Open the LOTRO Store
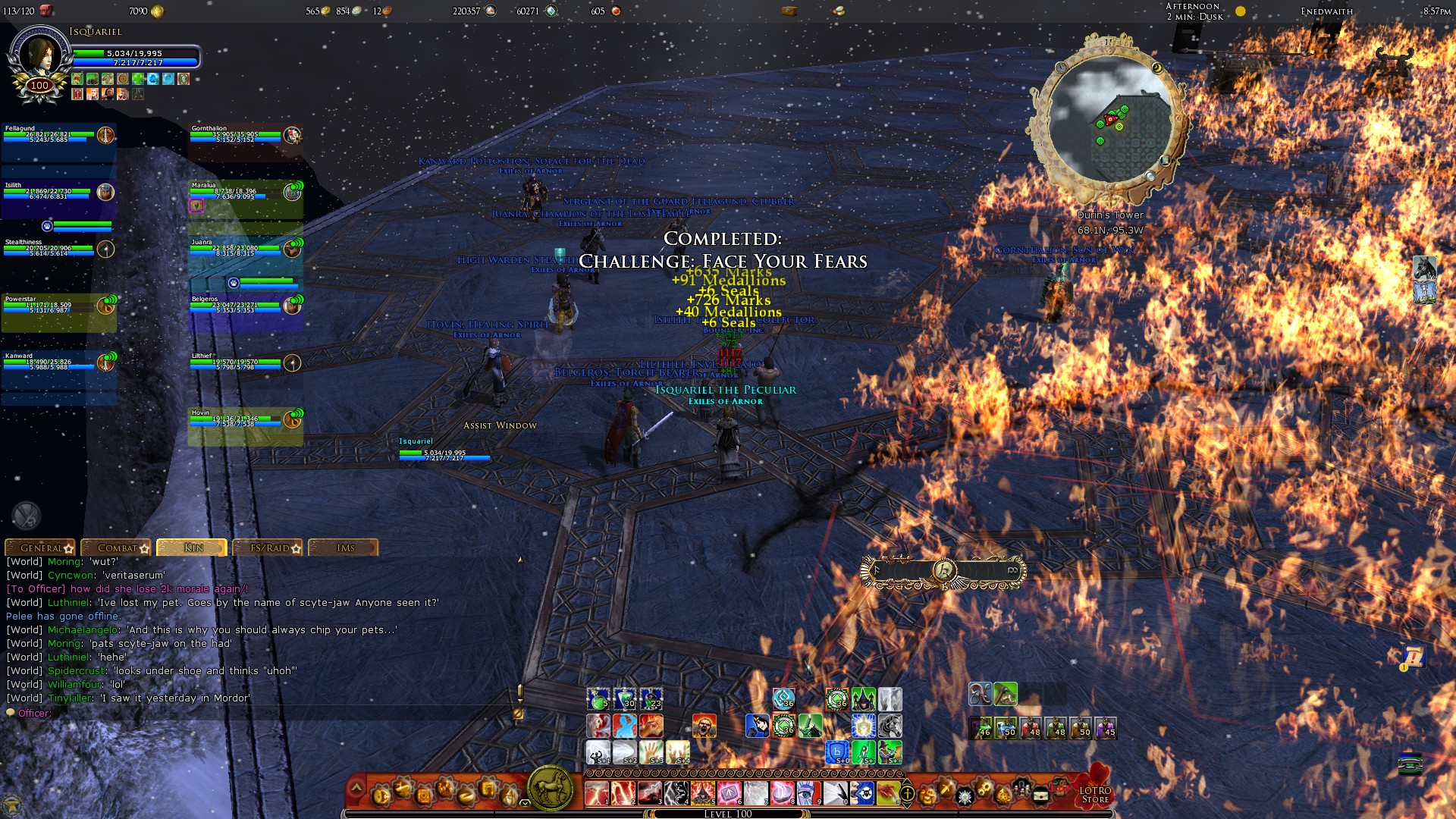 (x=1095, y=794)
